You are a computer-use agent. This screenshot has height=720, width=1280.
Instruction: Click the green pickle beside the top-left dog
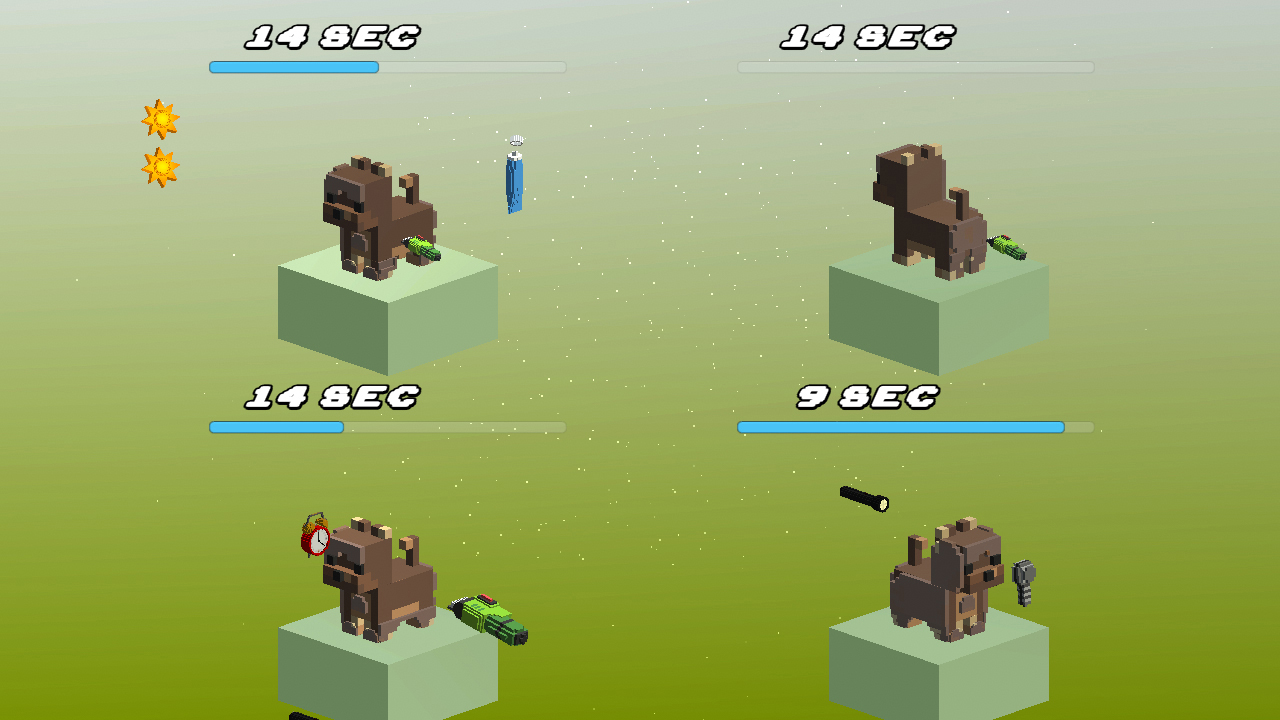tap(420, 248)
